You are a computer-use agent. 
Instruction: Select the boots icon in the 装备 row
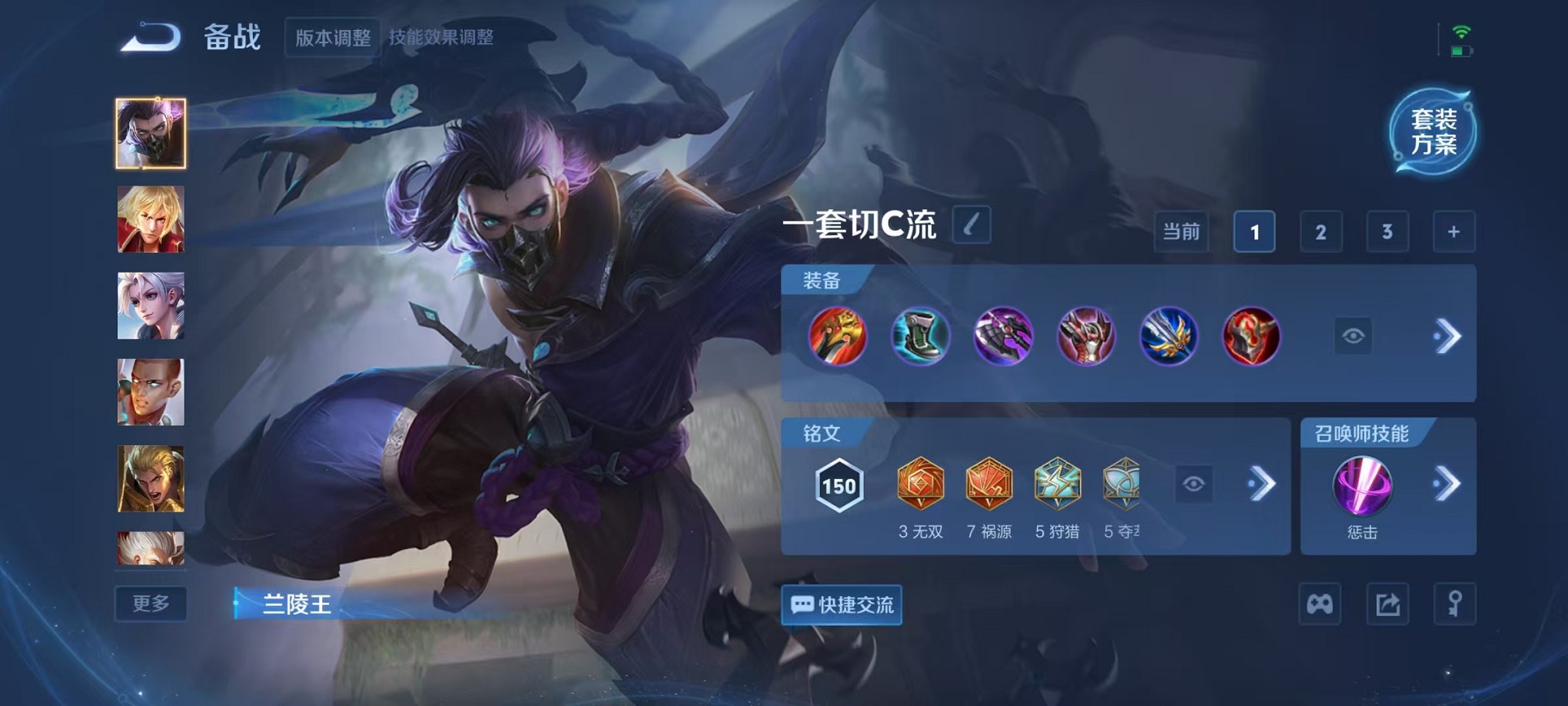tap(922, 336)
